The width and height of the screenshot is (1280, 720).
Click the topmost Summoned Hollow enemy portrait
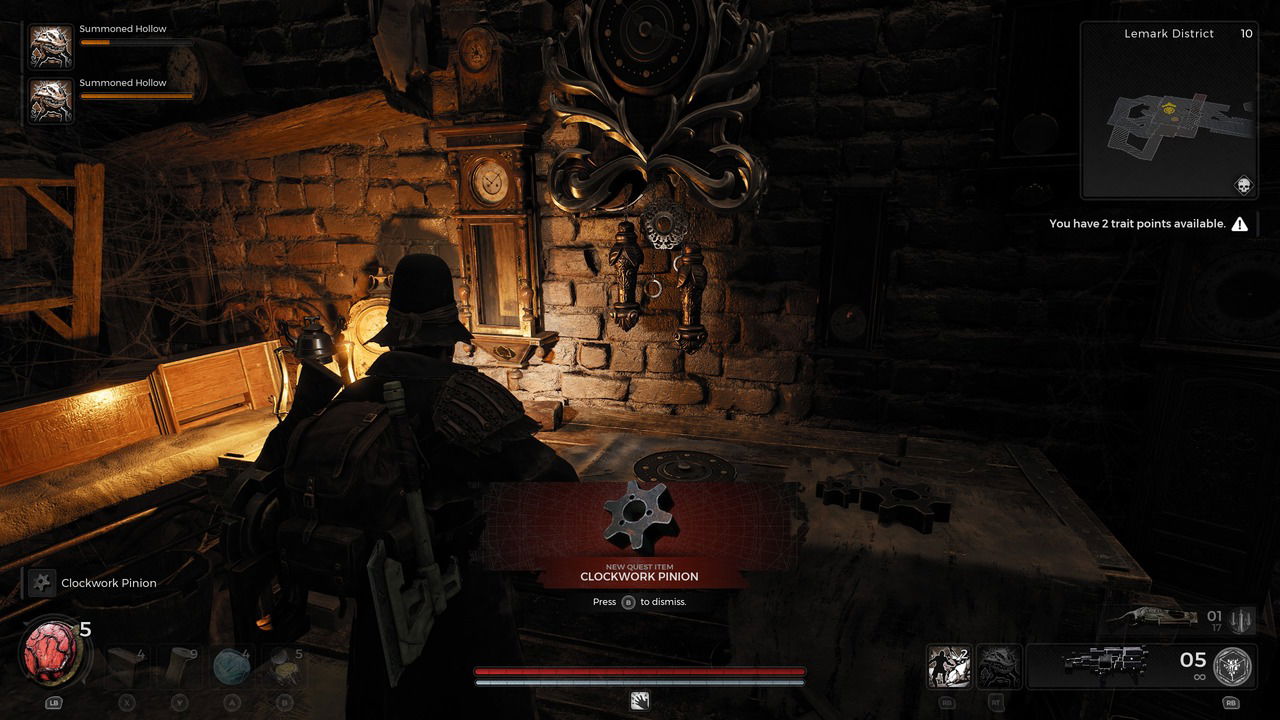[x=49, y=47]
